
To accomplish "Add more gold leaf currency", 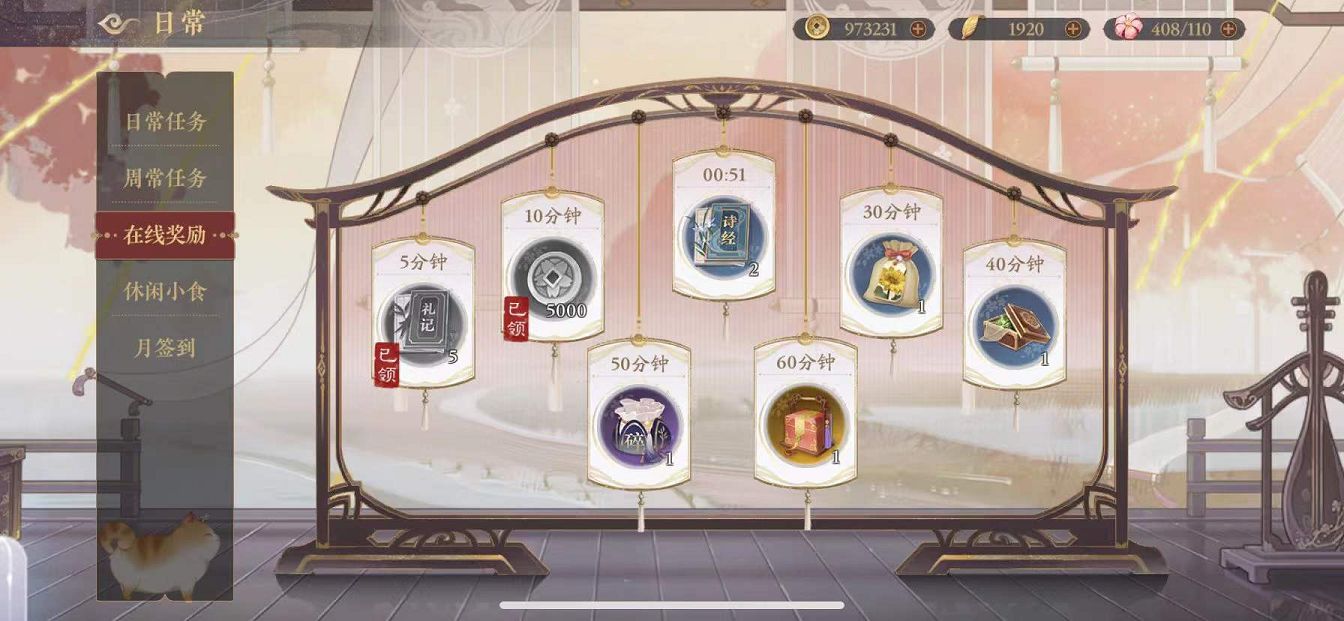I will pos(1073,29).
